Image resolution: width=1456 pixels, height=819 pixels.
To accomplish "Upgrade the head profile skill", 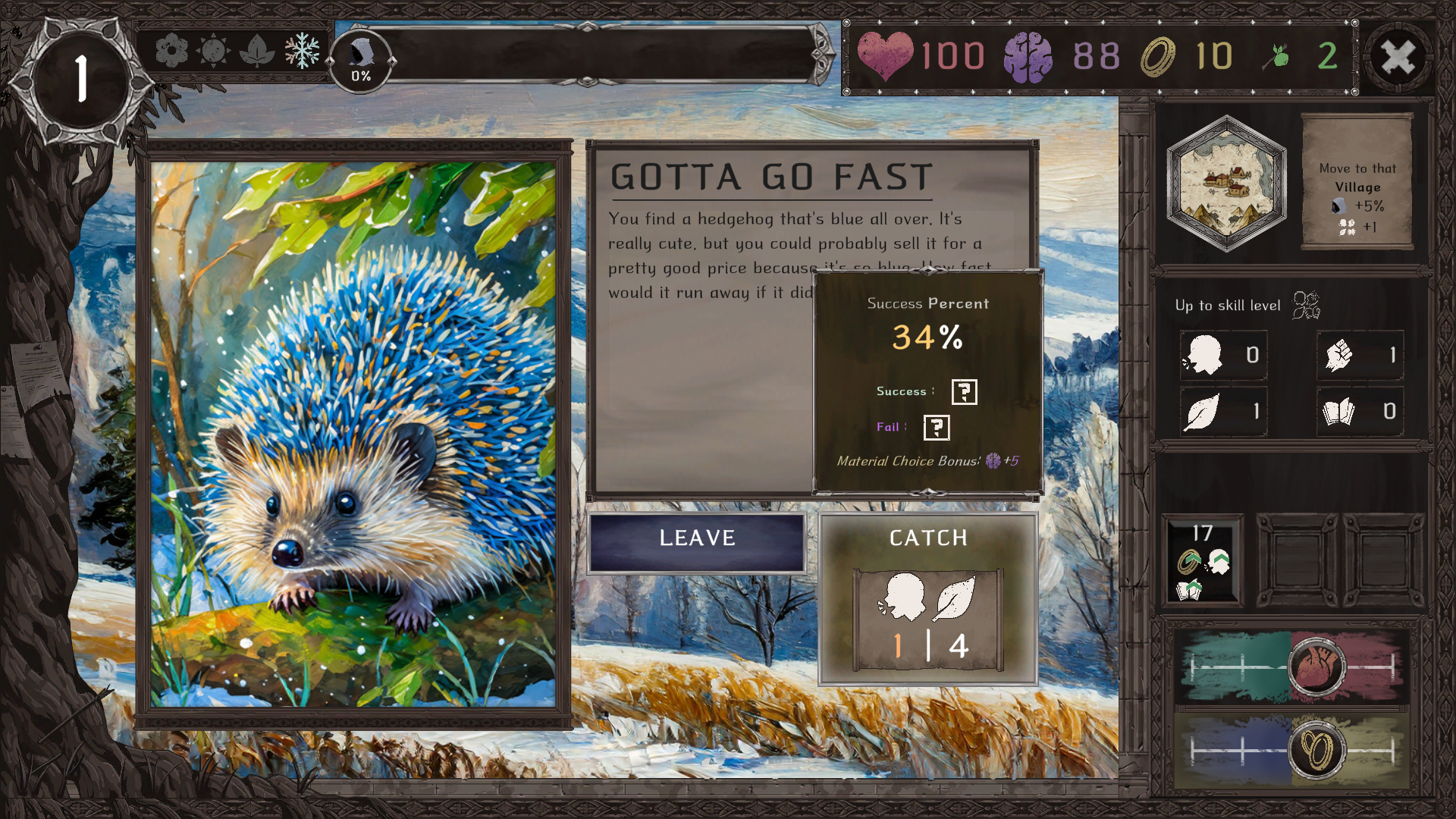I will click(x=1222, y=355).
